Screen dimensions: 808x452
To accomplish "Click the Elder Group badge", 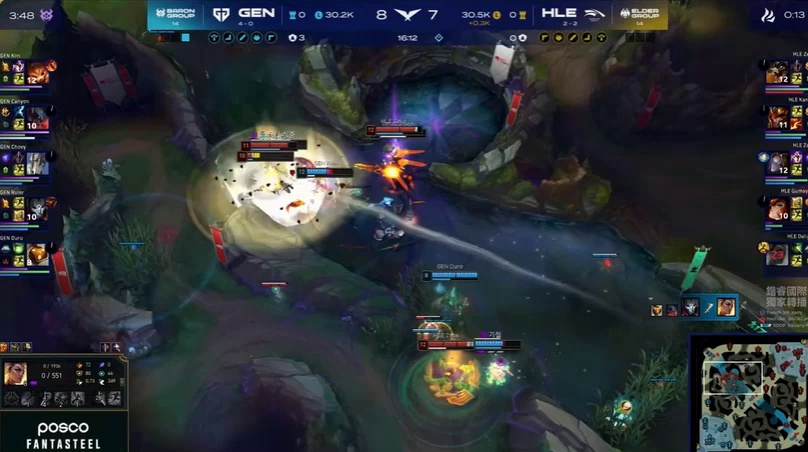I will click(639, 15).
